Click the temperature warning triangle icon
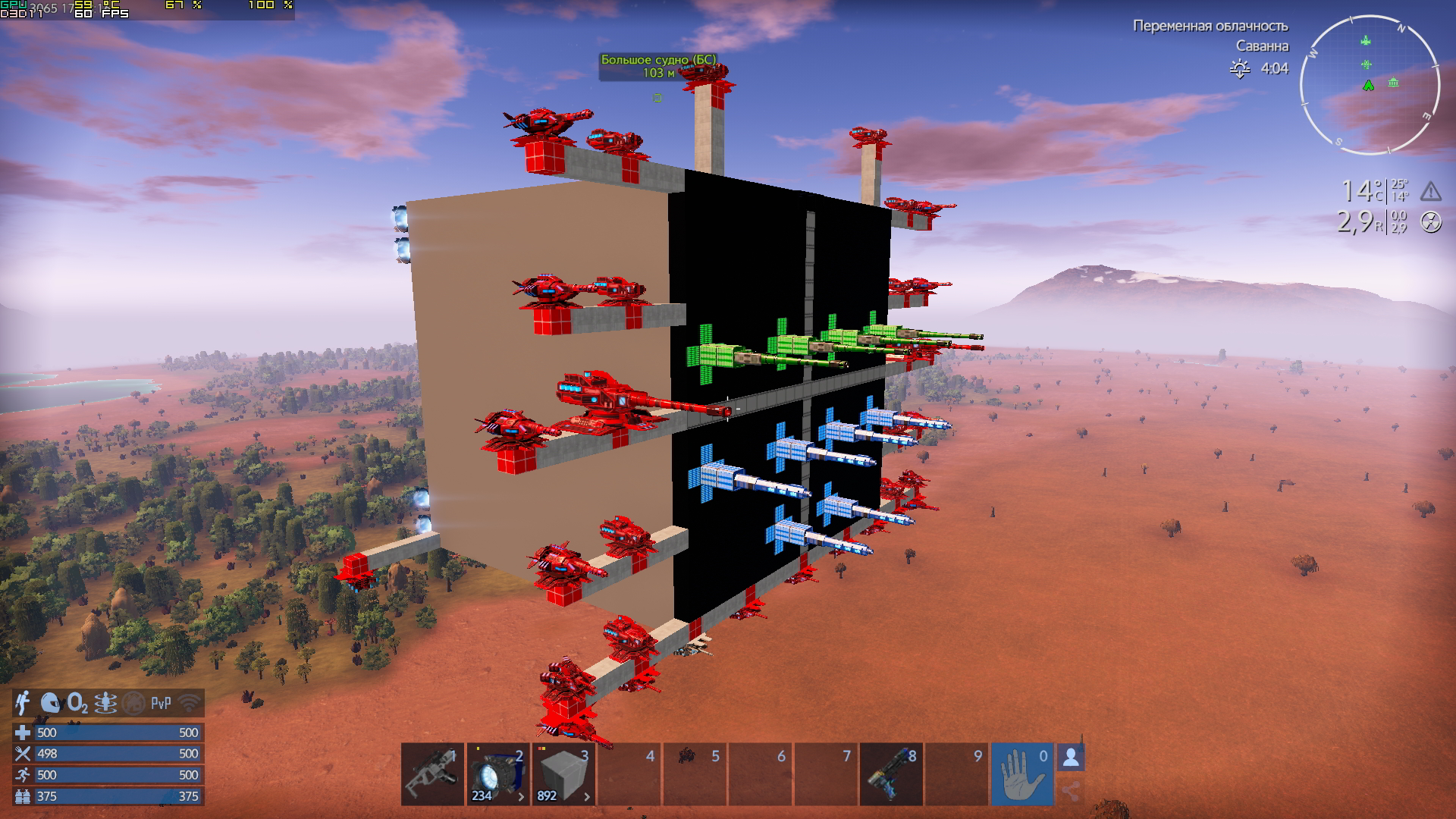This screenshot has width=1456, height=819. pos(1430,191)
